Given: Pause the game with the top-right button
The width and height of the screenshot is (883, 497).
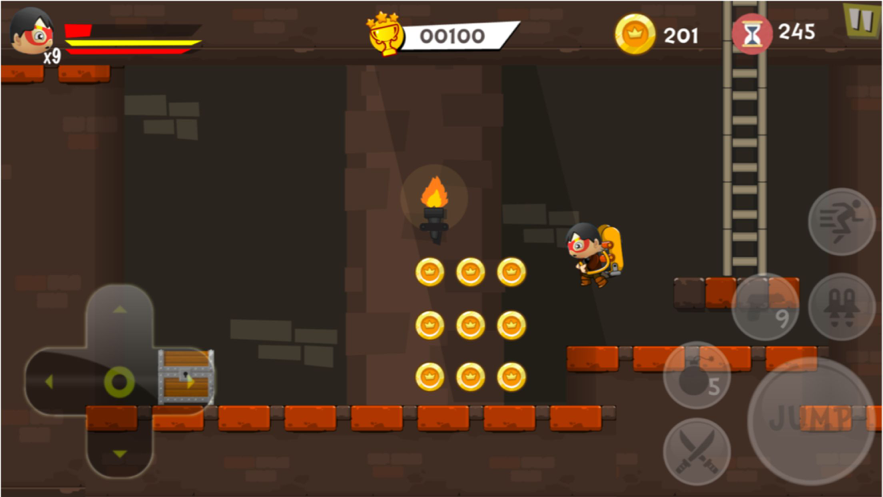Looking at the screenshot, I should point(858,19).
